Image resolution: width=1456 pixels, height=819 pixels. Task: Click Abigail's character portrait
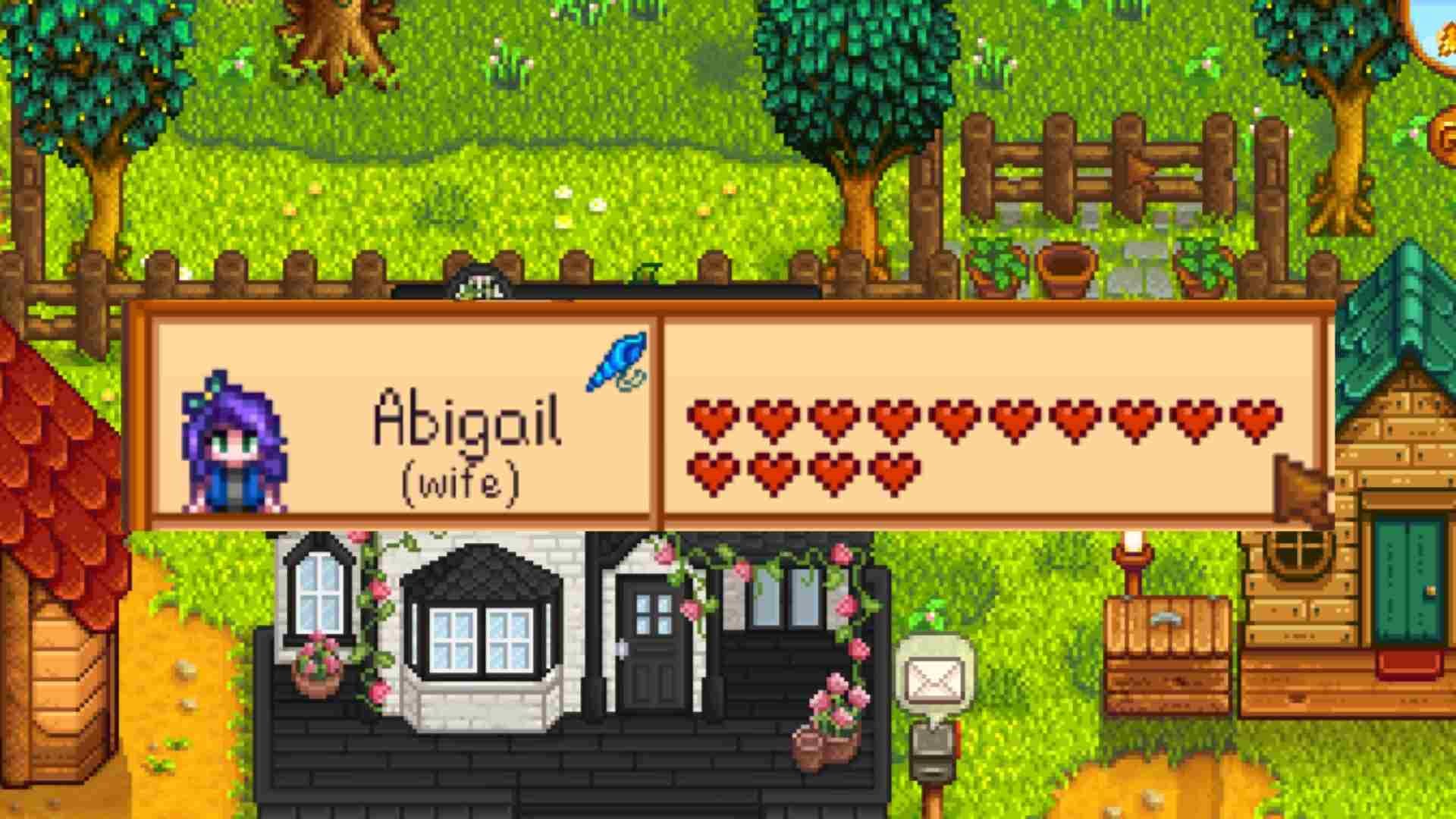235,438
